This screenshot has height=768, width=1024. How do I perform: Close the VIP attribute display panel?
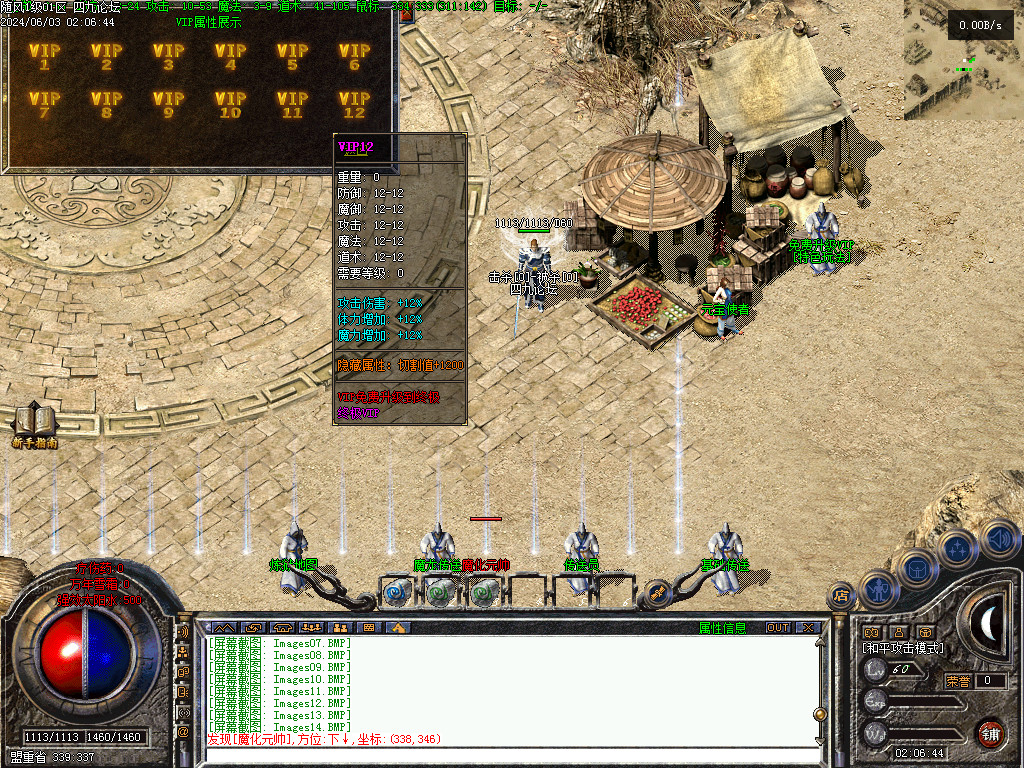(407, 15)
